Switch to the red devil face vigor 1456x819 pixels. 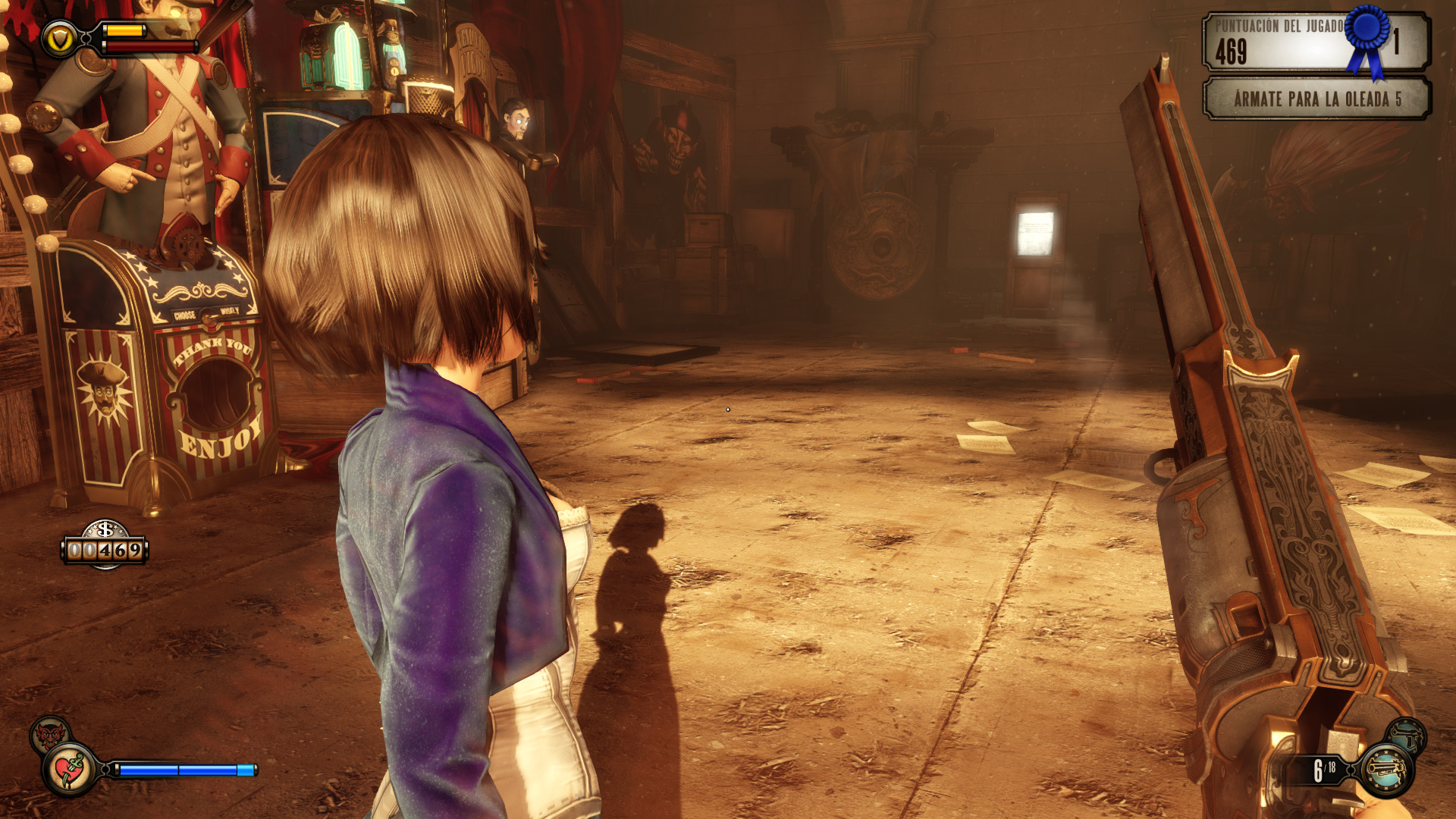tap(49, 733)
